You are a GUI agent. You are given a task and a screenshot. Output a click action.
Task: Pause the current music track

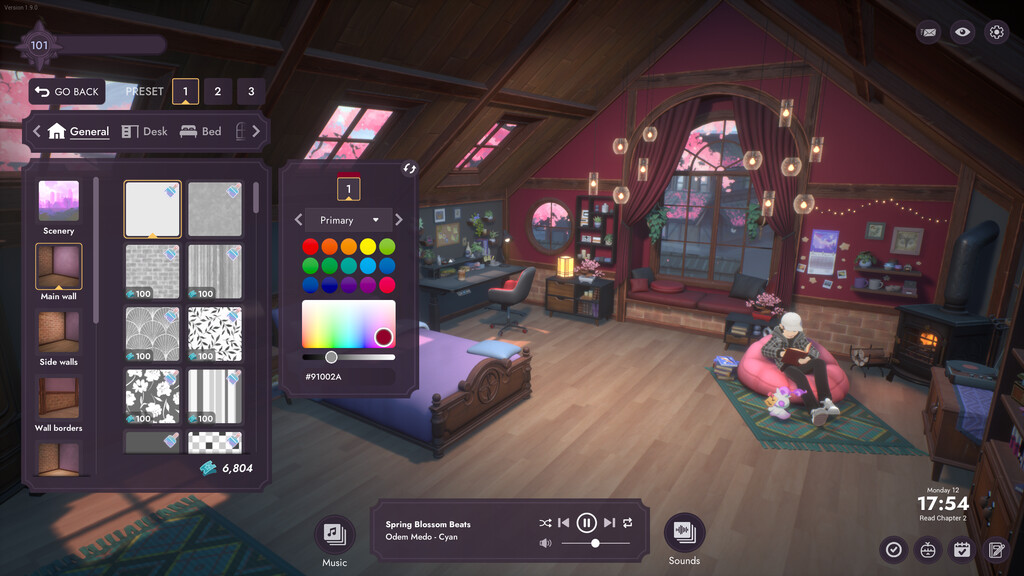[x=587, y=523]
